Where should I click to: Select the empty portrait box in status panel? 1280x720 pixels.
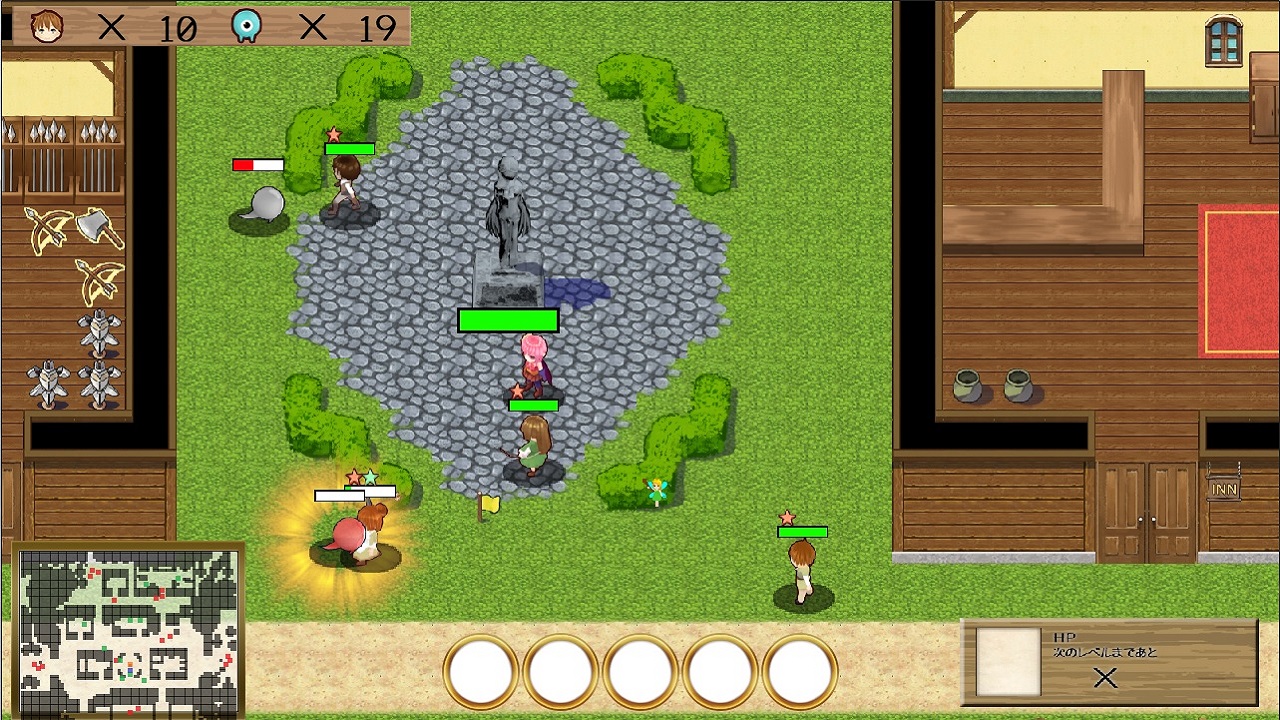[x=1008, y=662]
